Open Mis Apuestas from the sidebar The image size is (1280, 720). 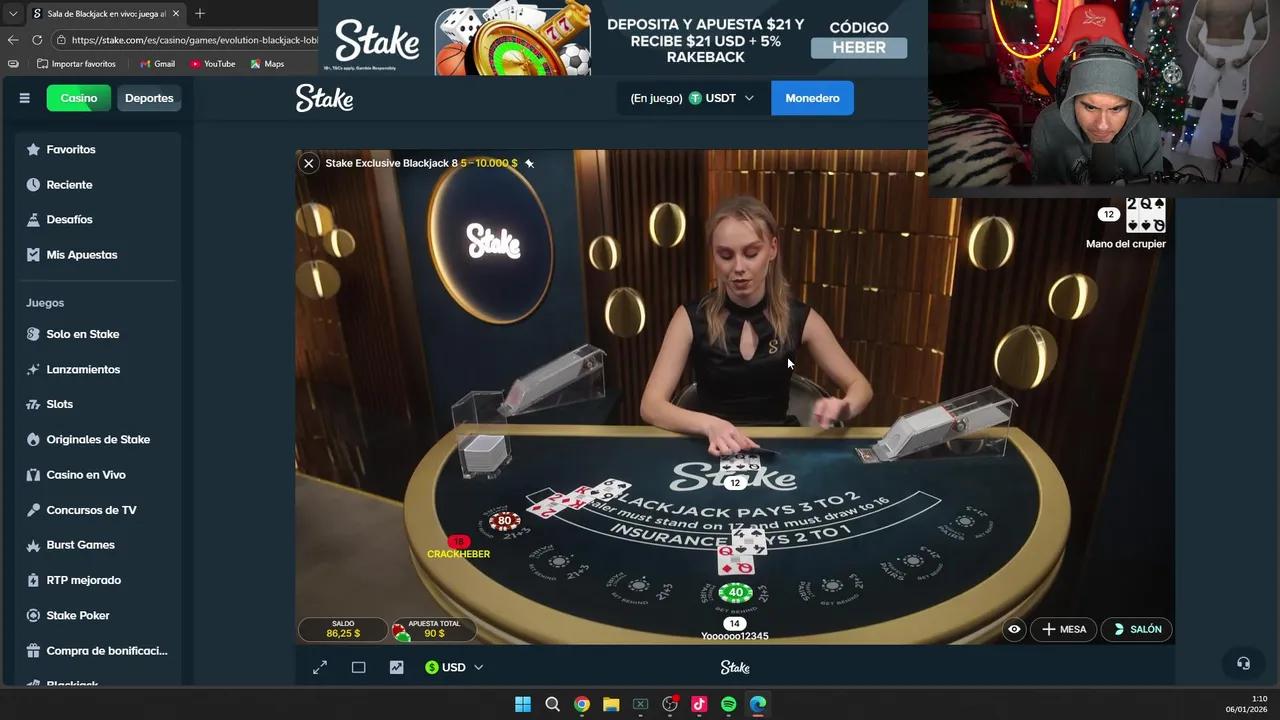(x=35, y=254)
